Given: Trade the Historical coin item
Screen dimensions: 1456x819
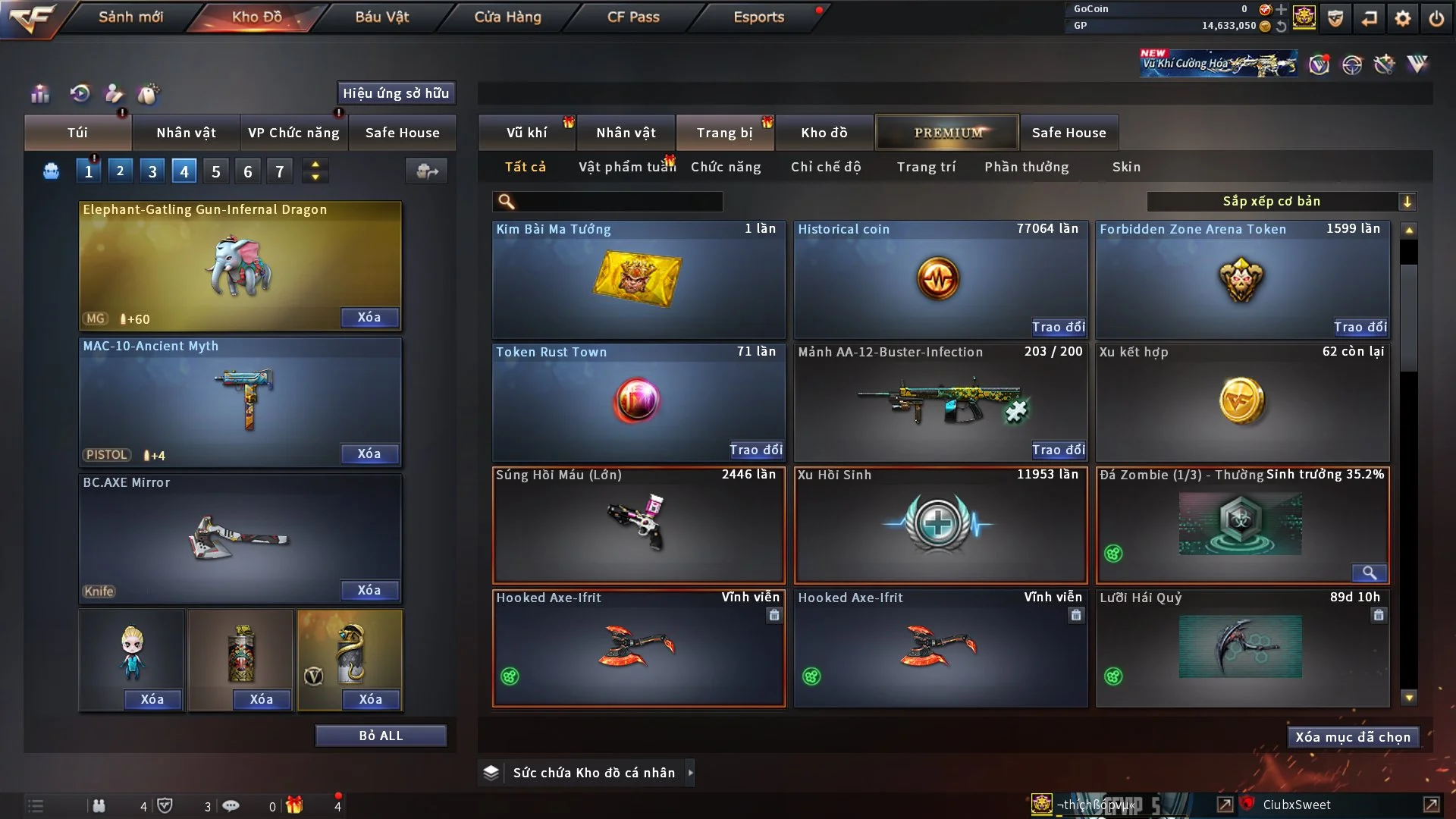Looking at the screenshot, I should coord(1058,327).
